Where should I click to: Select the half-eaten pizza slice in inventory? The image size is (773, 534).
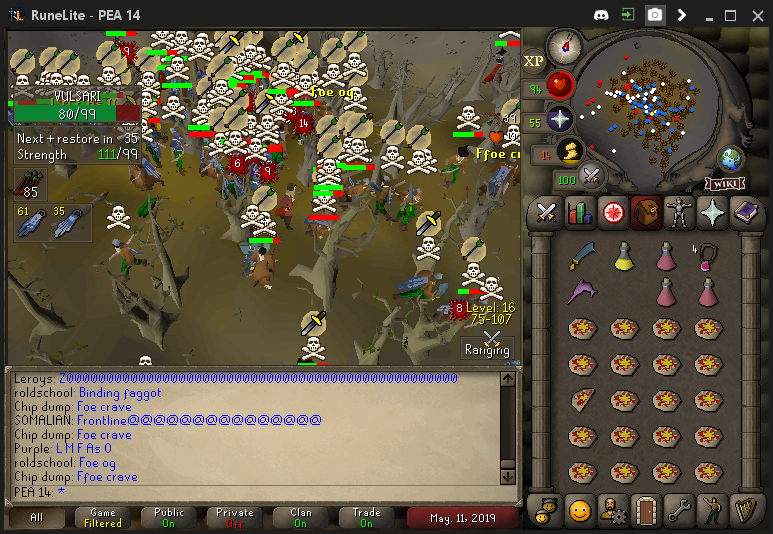[582, 401]
